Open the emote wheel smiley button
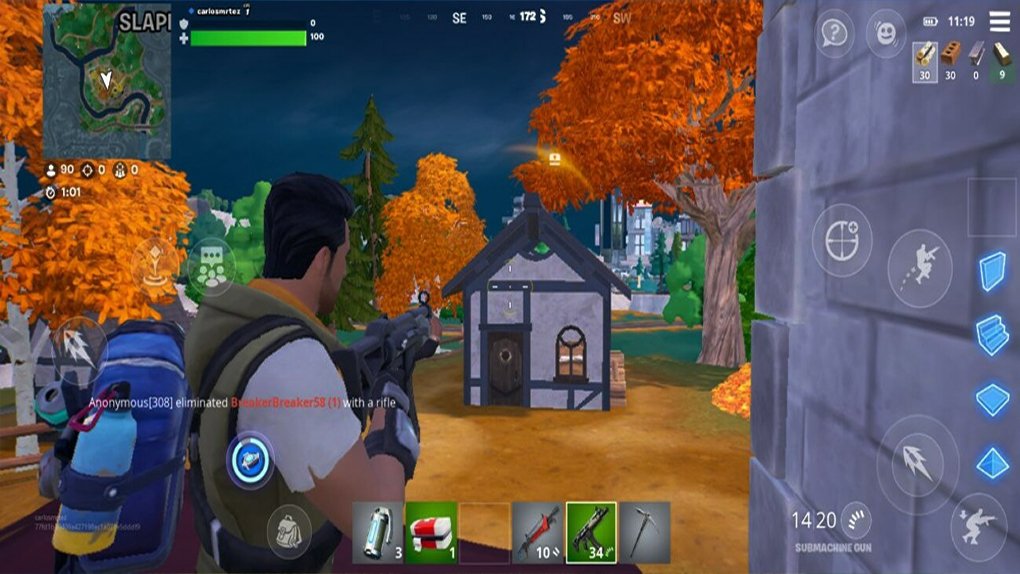Image resolution: width=1020 pixels, height=574 pixels. (x=885, y=33)
